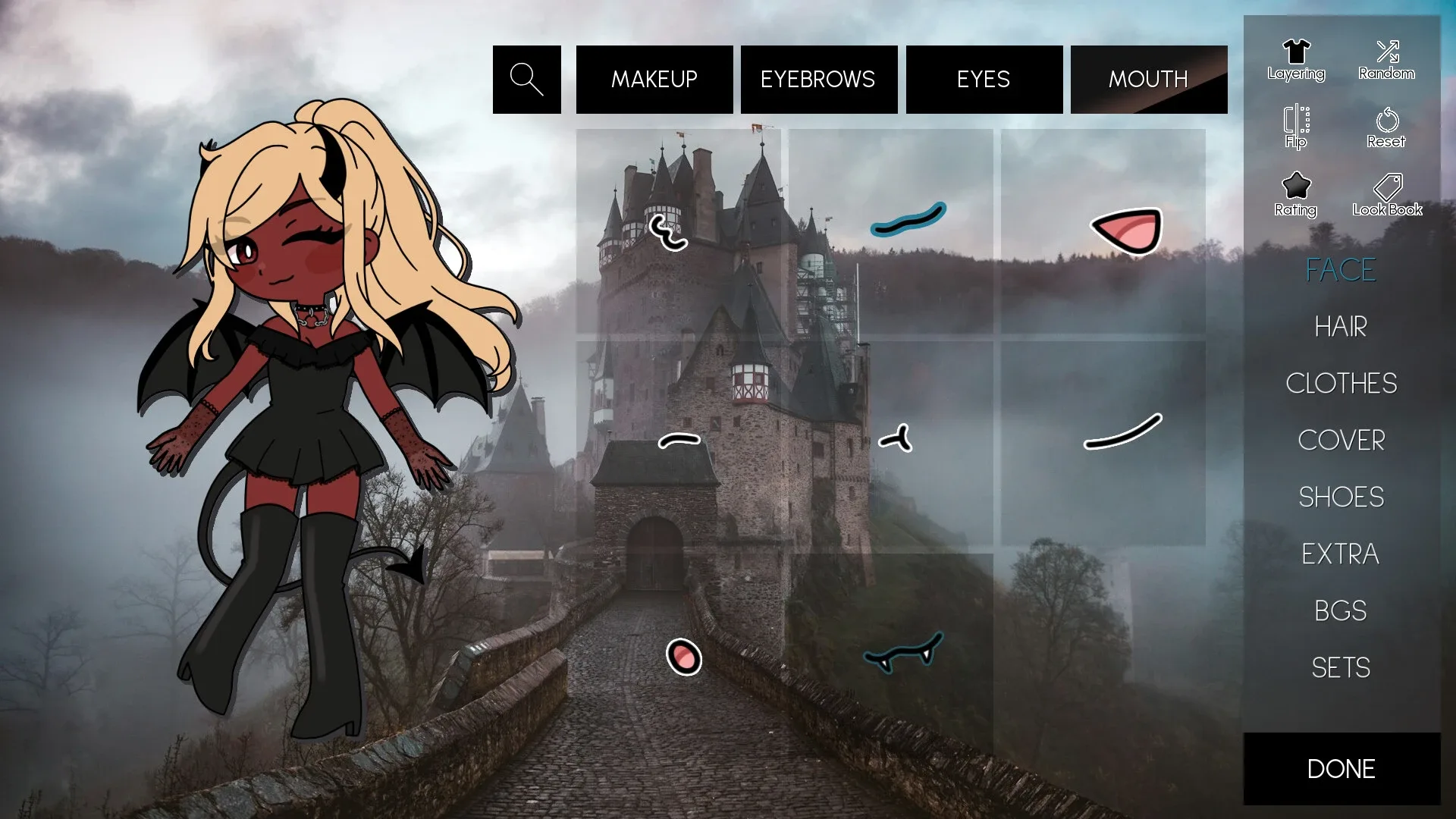Open the CLOTHES category
Screen dimensions: 1456x819
1341,384
